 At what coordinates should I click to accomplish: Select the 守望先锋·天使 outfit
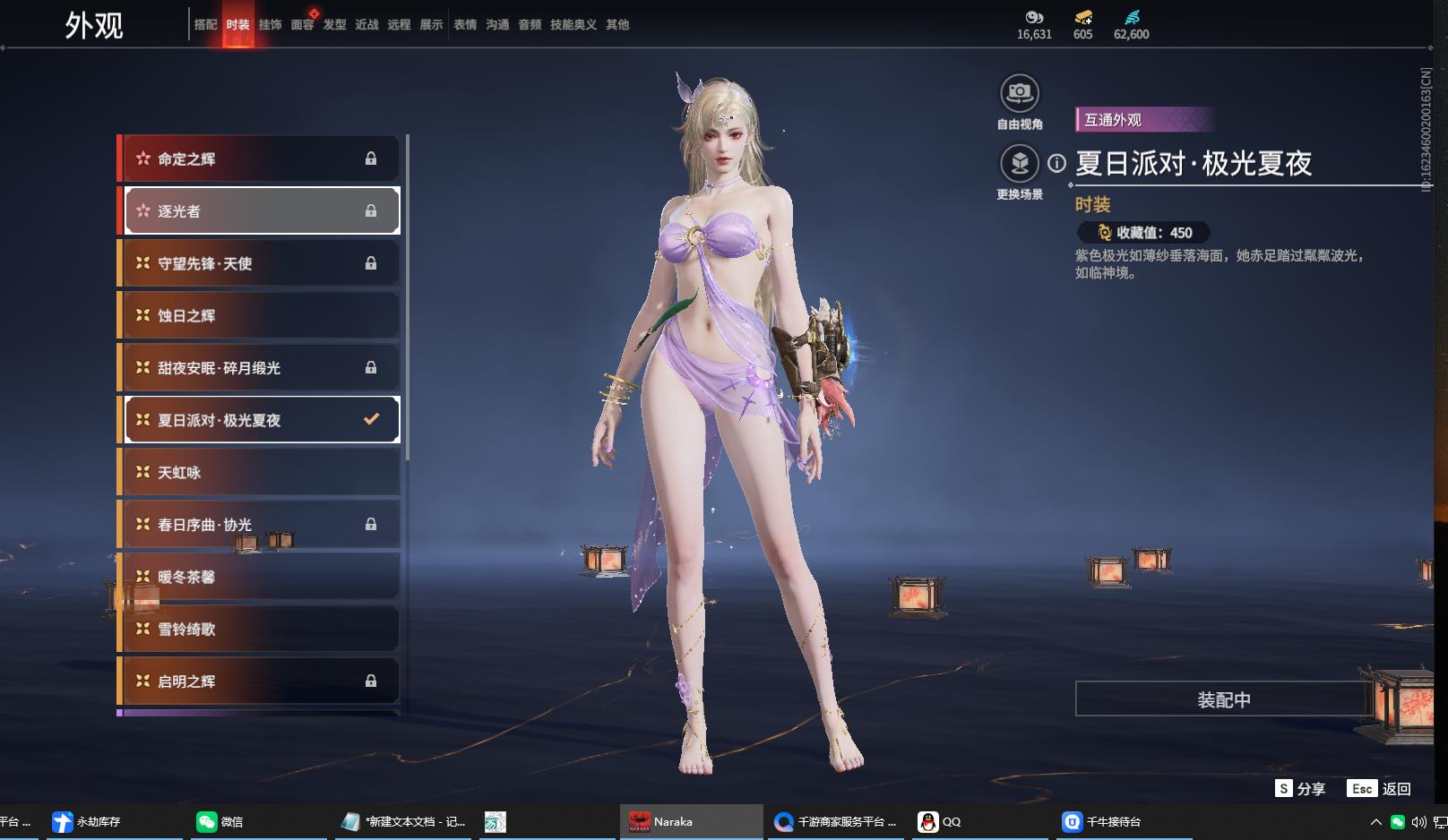click(260, 263)
